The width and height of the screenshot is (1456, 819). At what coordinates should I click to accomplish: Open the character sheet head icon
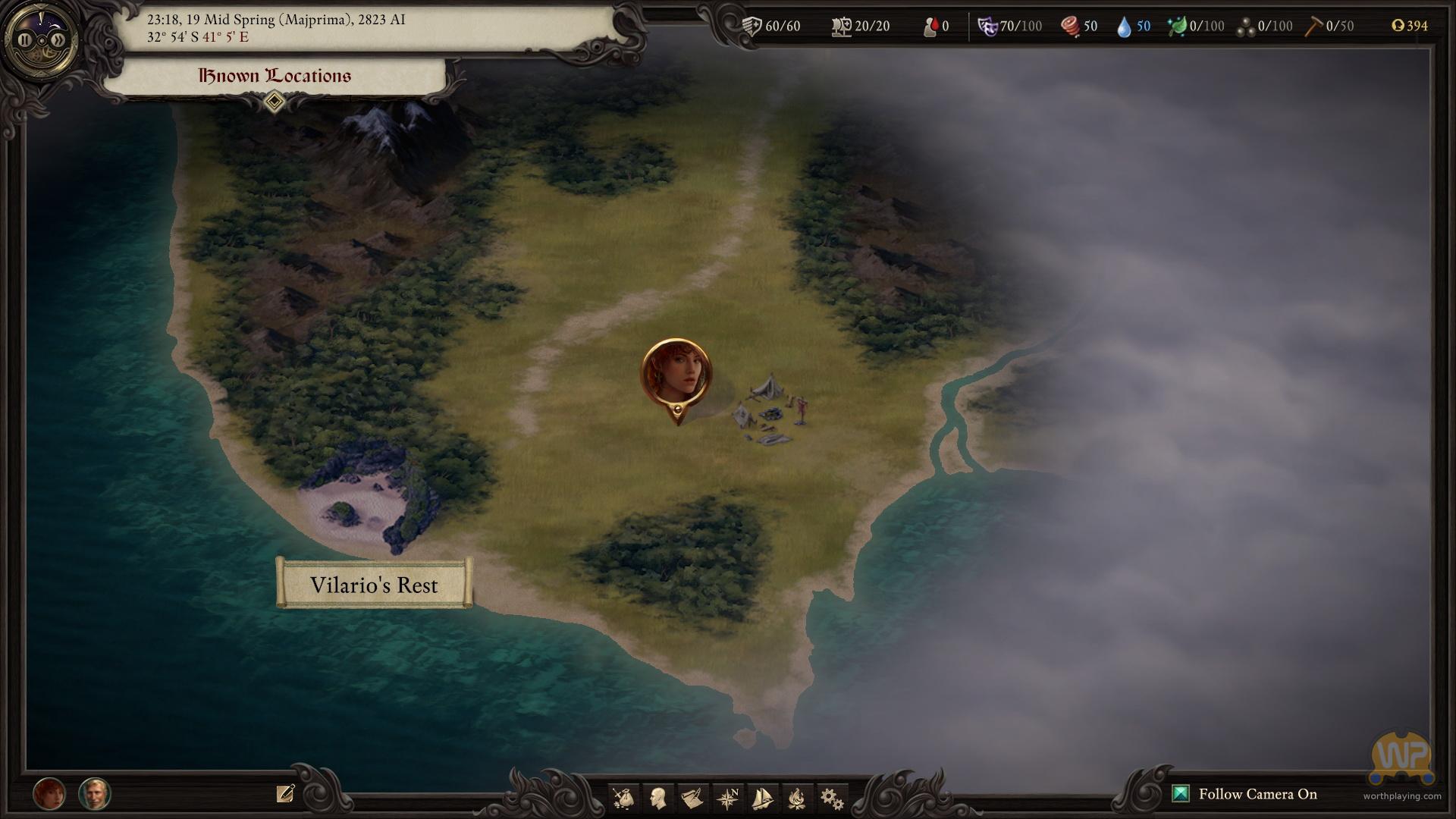pyautogui.click(x=658, y=798)
